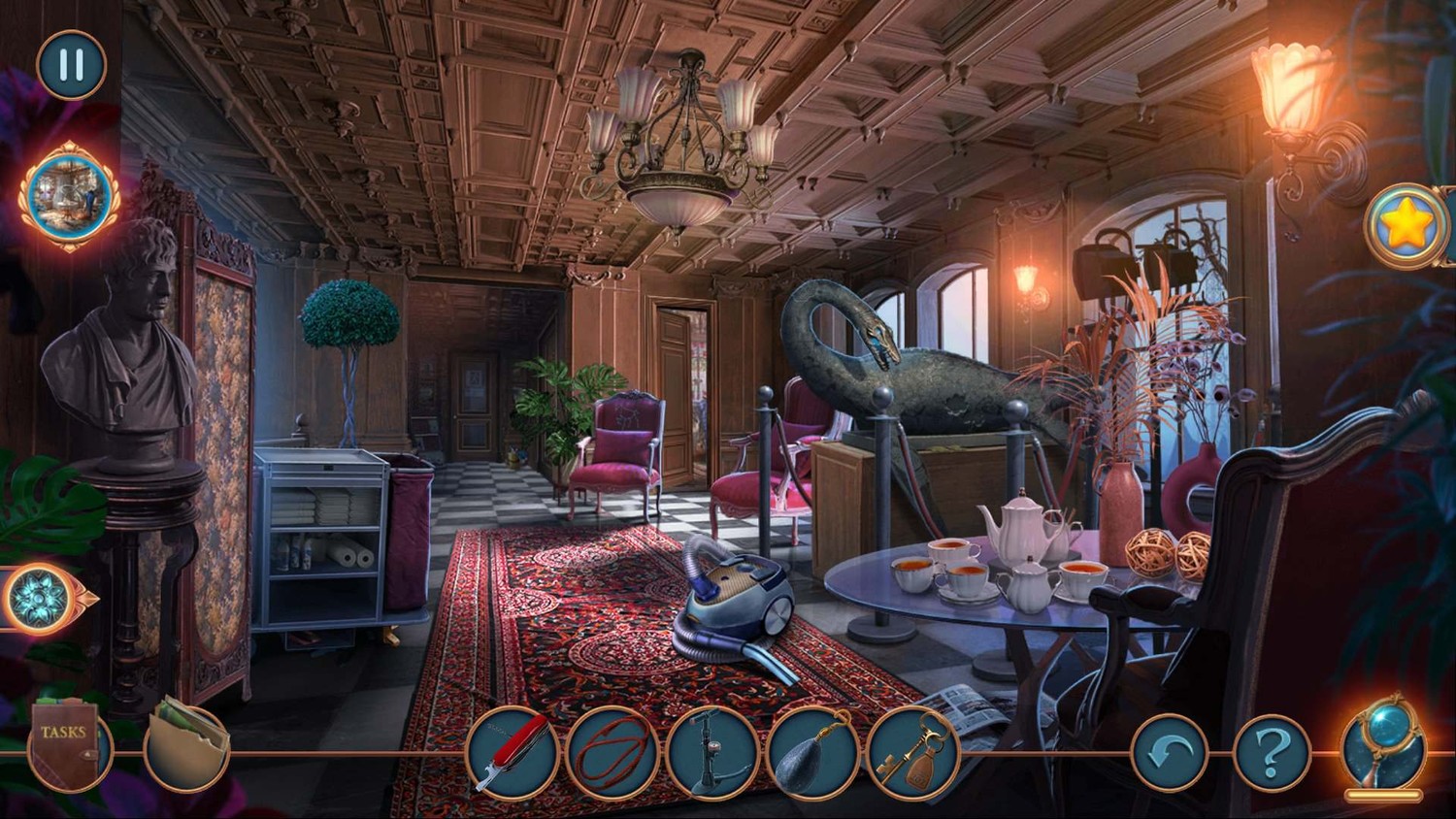This screenshot has width=1456, height=819.
Task: Pause the game
Action: 71,65
